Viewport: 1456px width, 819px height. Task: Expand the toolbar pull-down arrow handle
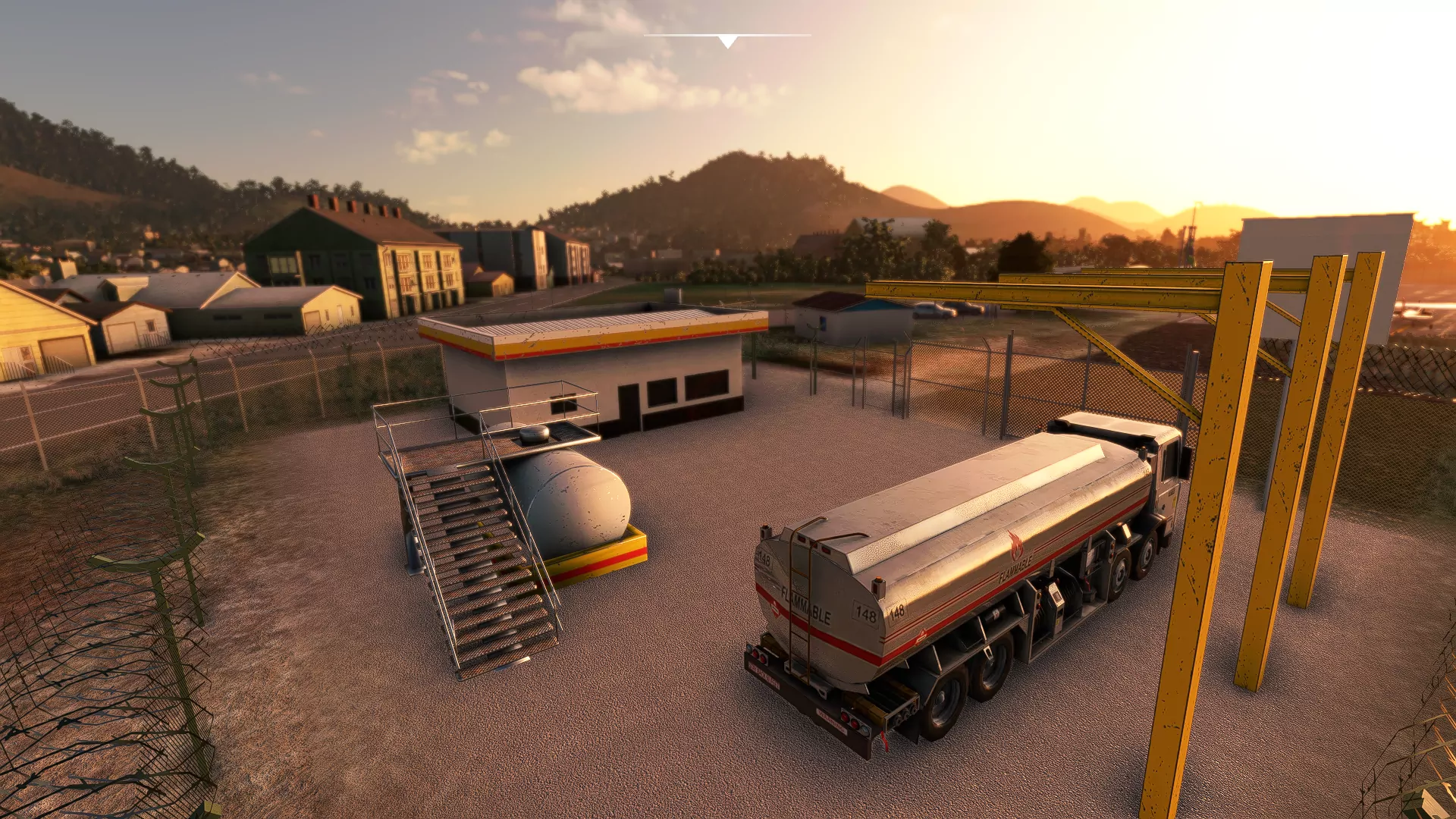[727, 41]
